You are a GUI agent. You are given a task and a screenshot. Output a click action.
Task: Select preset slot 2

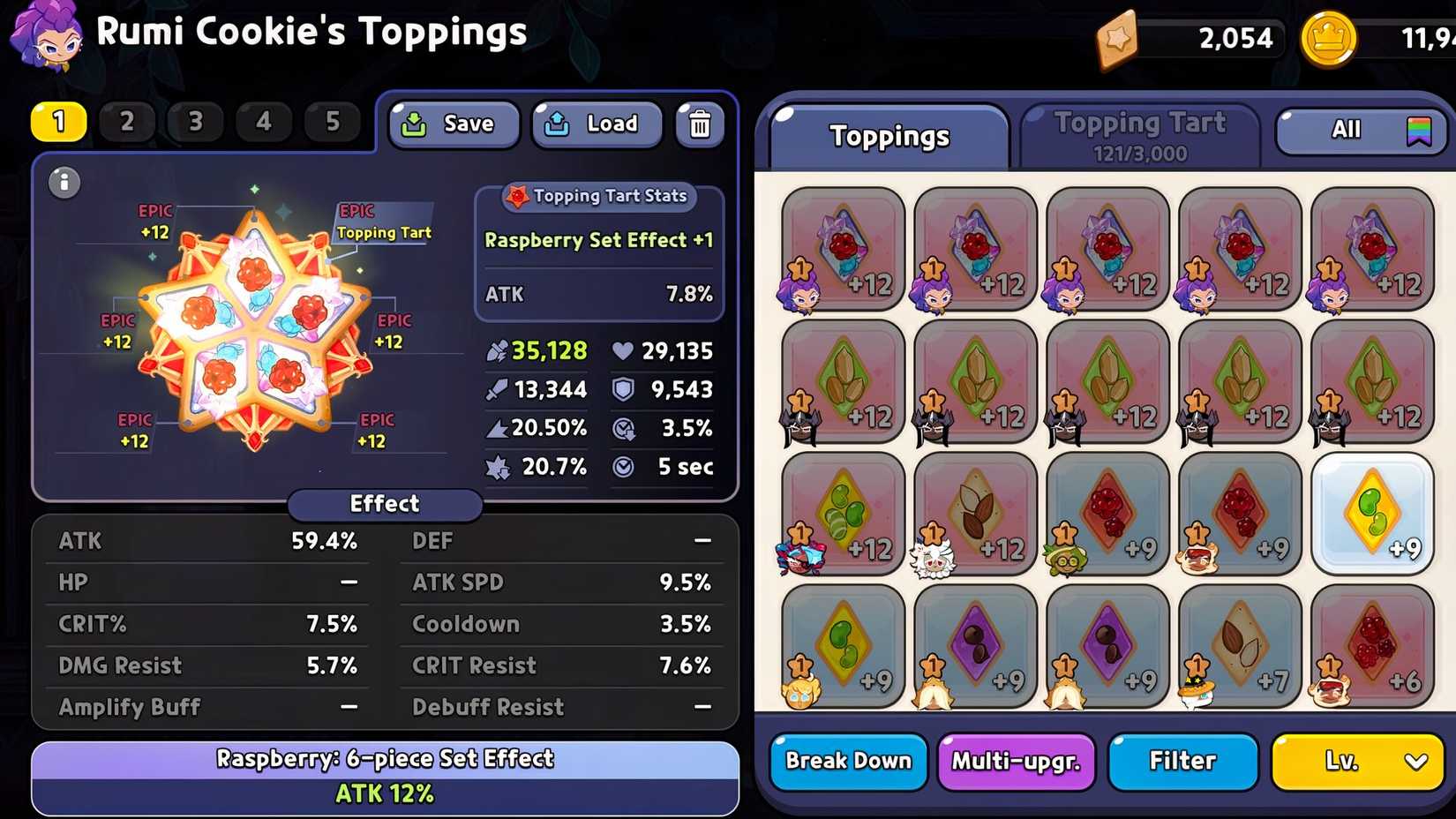pos(127,122)
